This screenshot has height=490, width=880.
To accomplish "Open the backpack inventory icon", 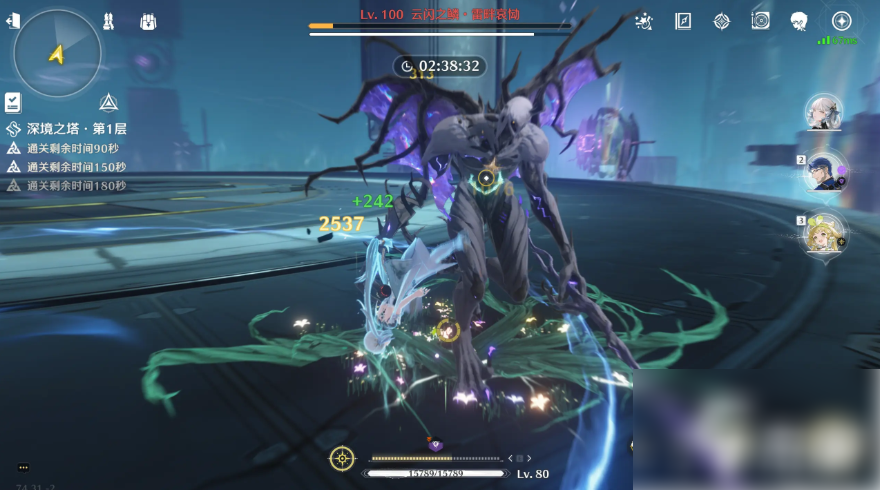I will point(147,21).
